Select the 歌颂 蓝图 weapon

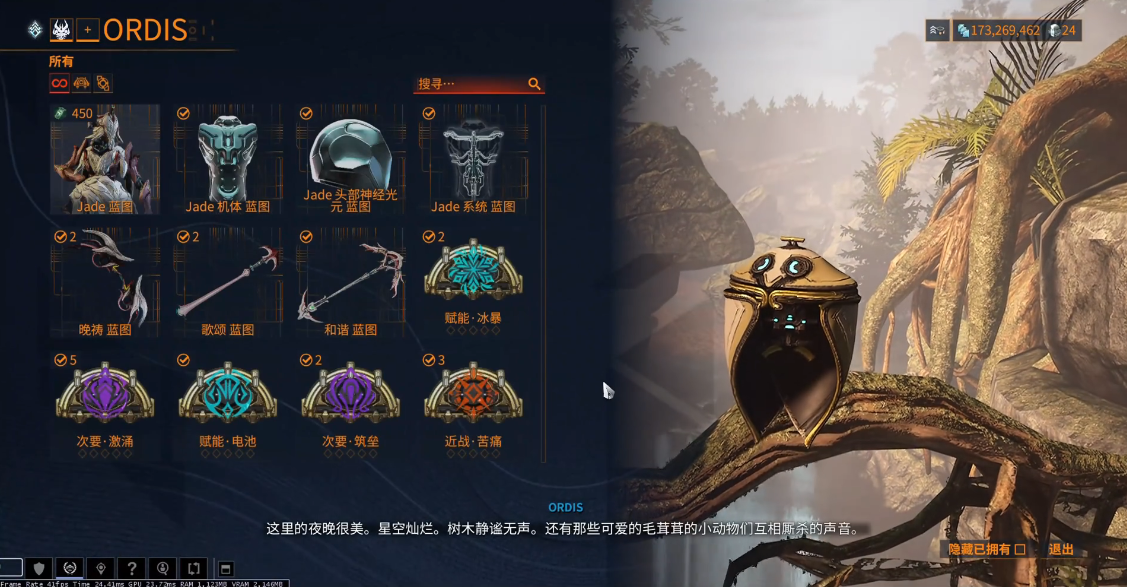click(x=228, y=282)
